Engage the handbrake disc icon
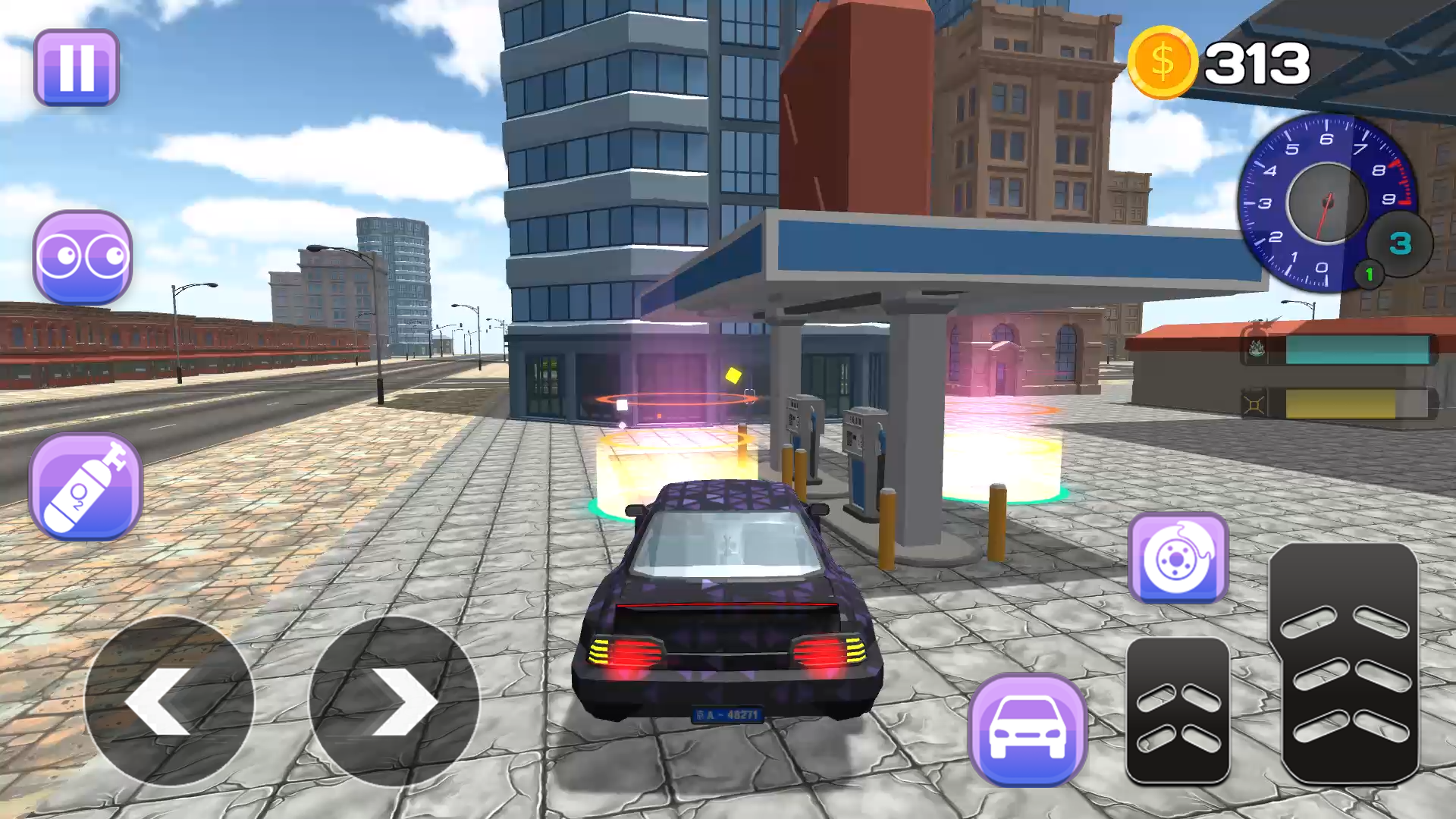This screenshot has width=1456, height=819. (1180, 559)
